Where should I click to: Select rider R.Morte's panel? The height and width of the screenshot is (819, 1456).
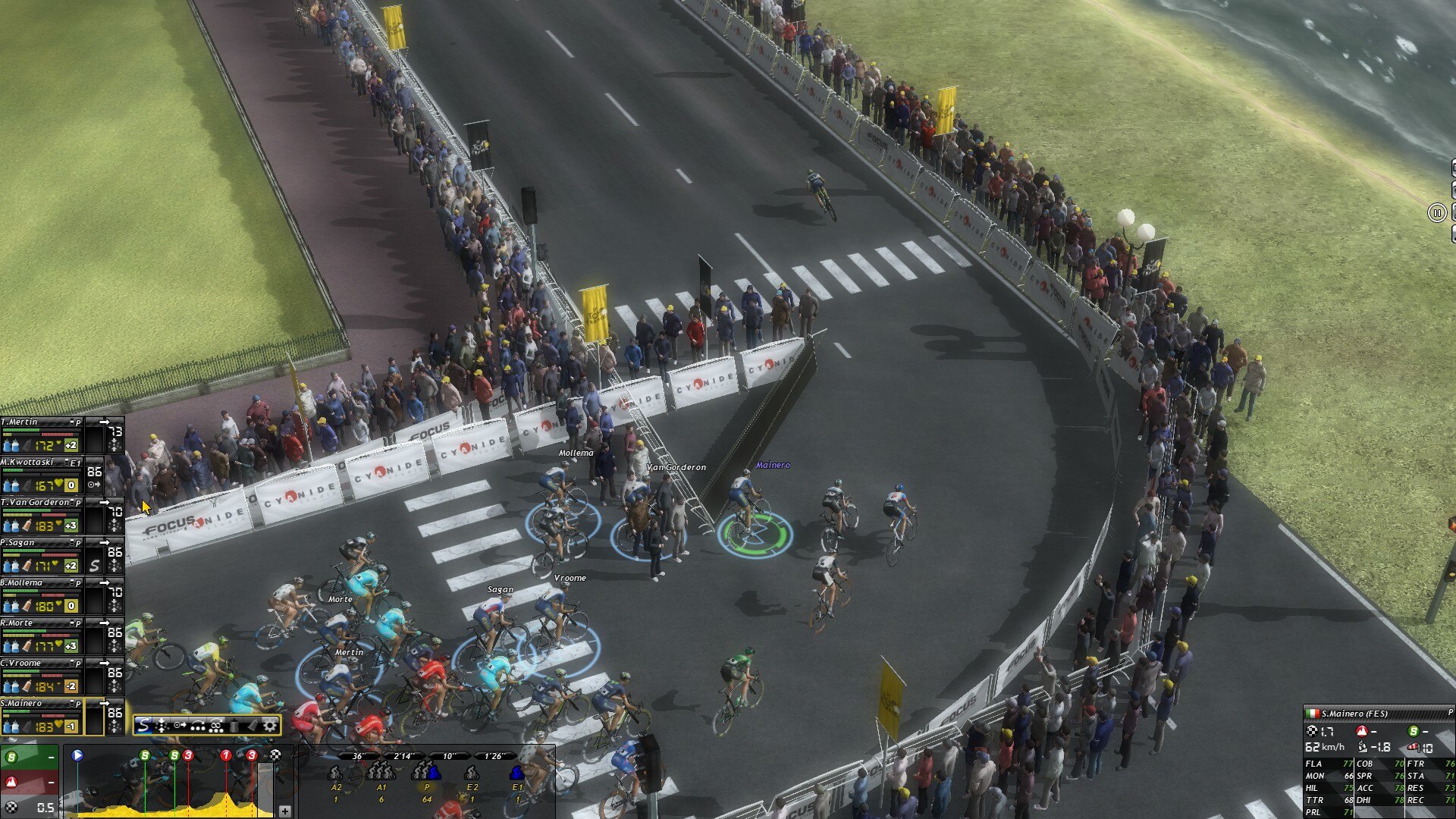pyautogui.click(x=42, y=635)
